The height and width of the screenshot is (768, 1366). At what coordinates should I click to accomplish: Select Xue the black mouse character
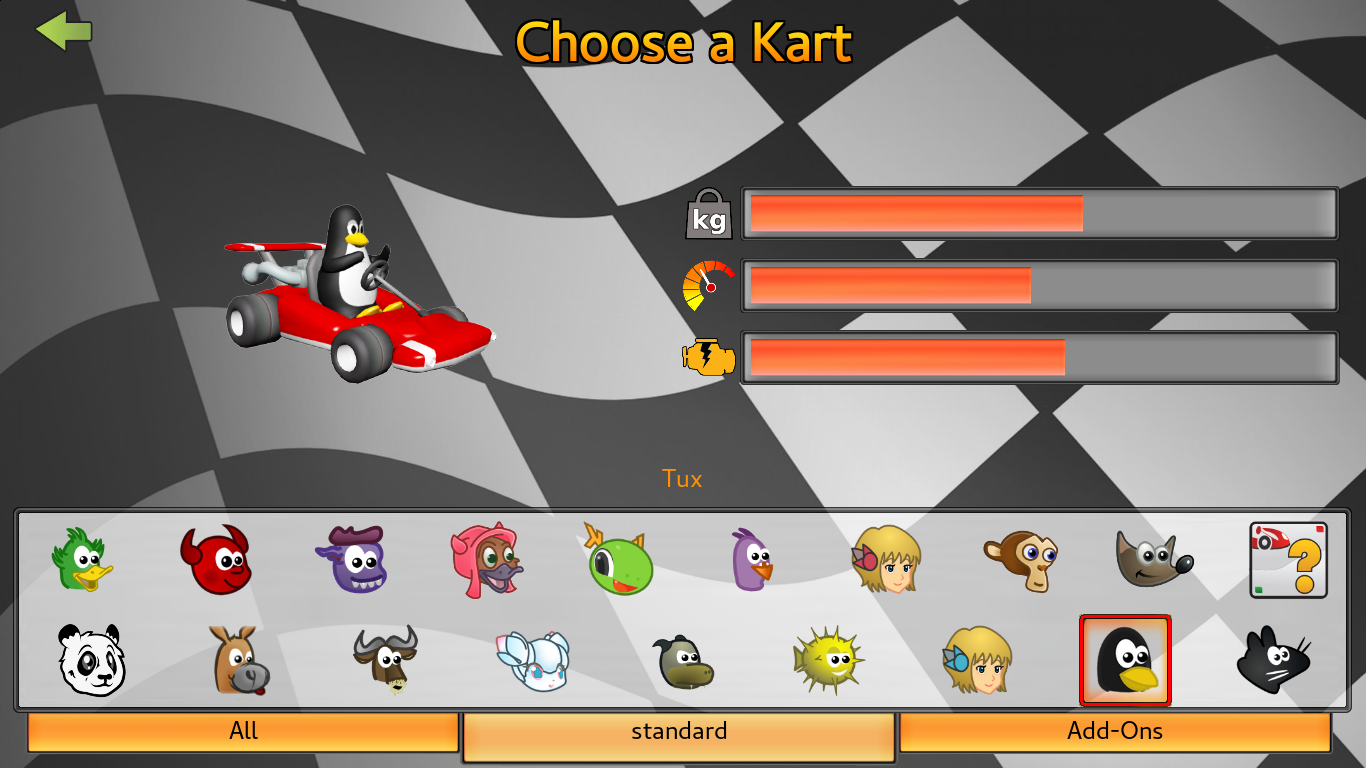[1272, 660]
